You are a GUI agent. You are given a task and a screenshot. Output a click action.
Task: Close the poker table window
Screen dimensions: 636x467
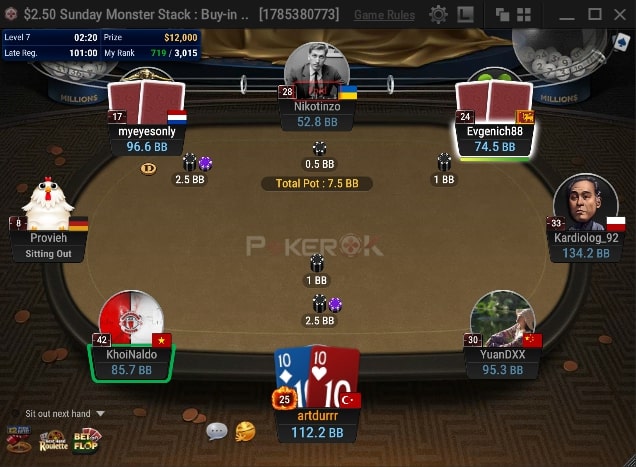tap(620, 15)
